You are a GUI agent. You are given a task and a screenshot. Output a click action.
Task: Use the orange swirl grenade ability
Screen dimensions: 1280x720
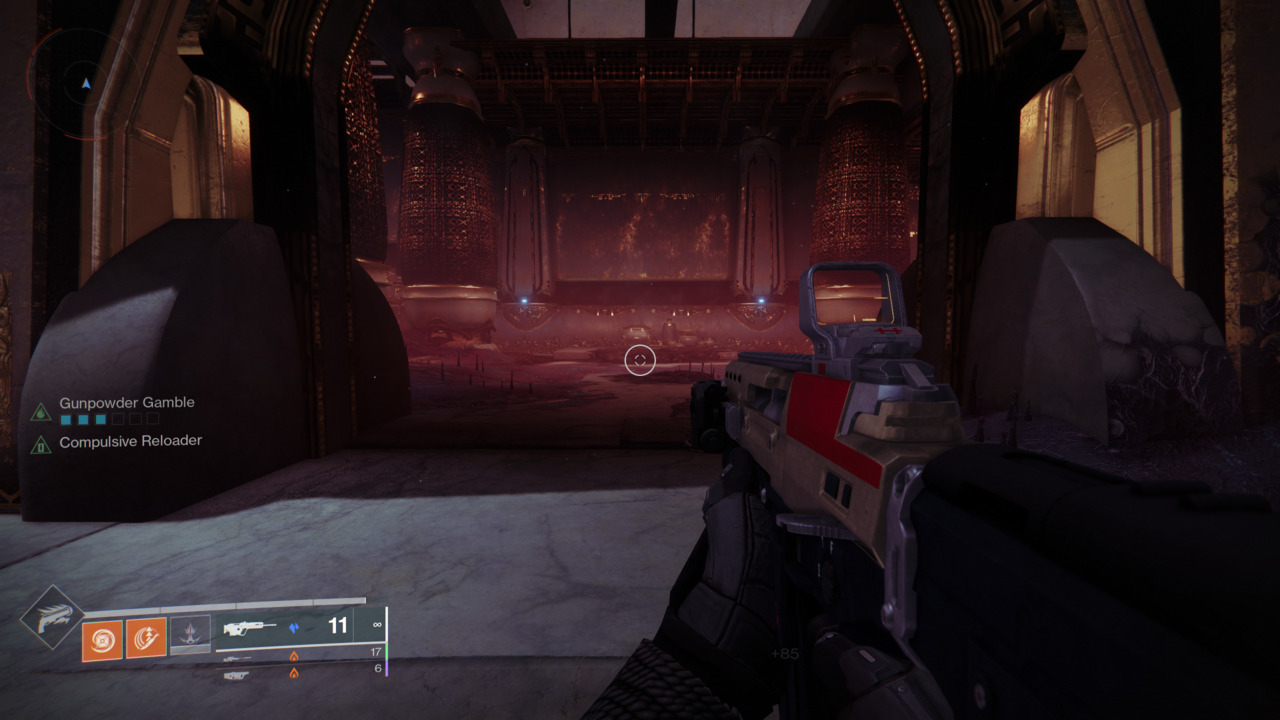(102, 639)
